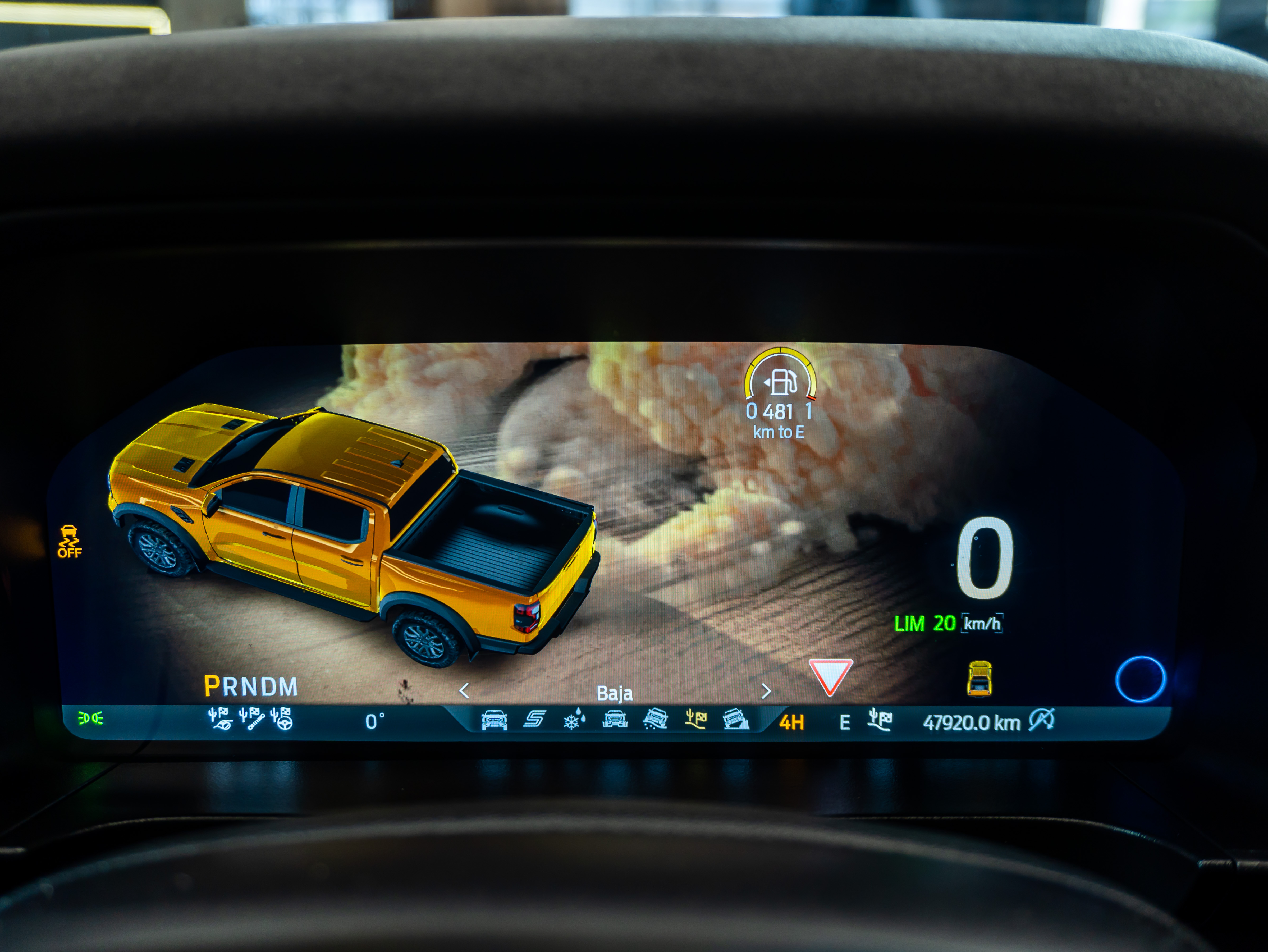The image size is (1268, 952).
Task: Select the previous drive mode arrow
Action: click(x=464, y=691)
